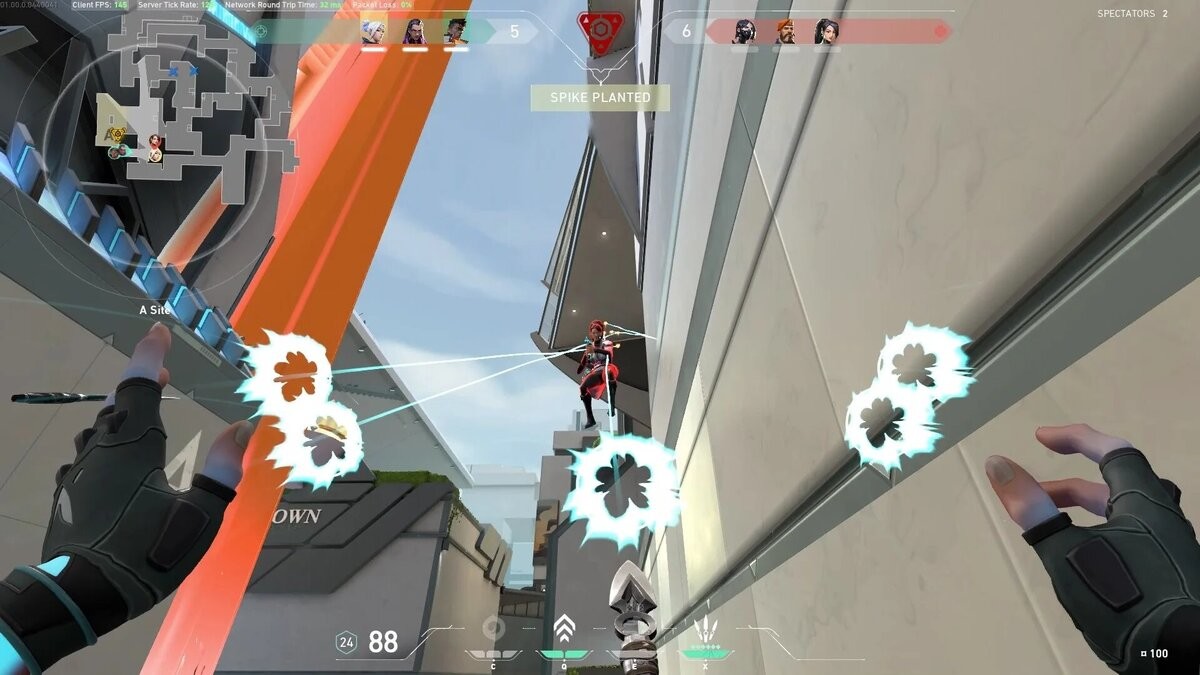This screenshot has height=675, width=1200.
Task: Choose the orange-bearded Breach enemy portrait
Action: (785, 32)
